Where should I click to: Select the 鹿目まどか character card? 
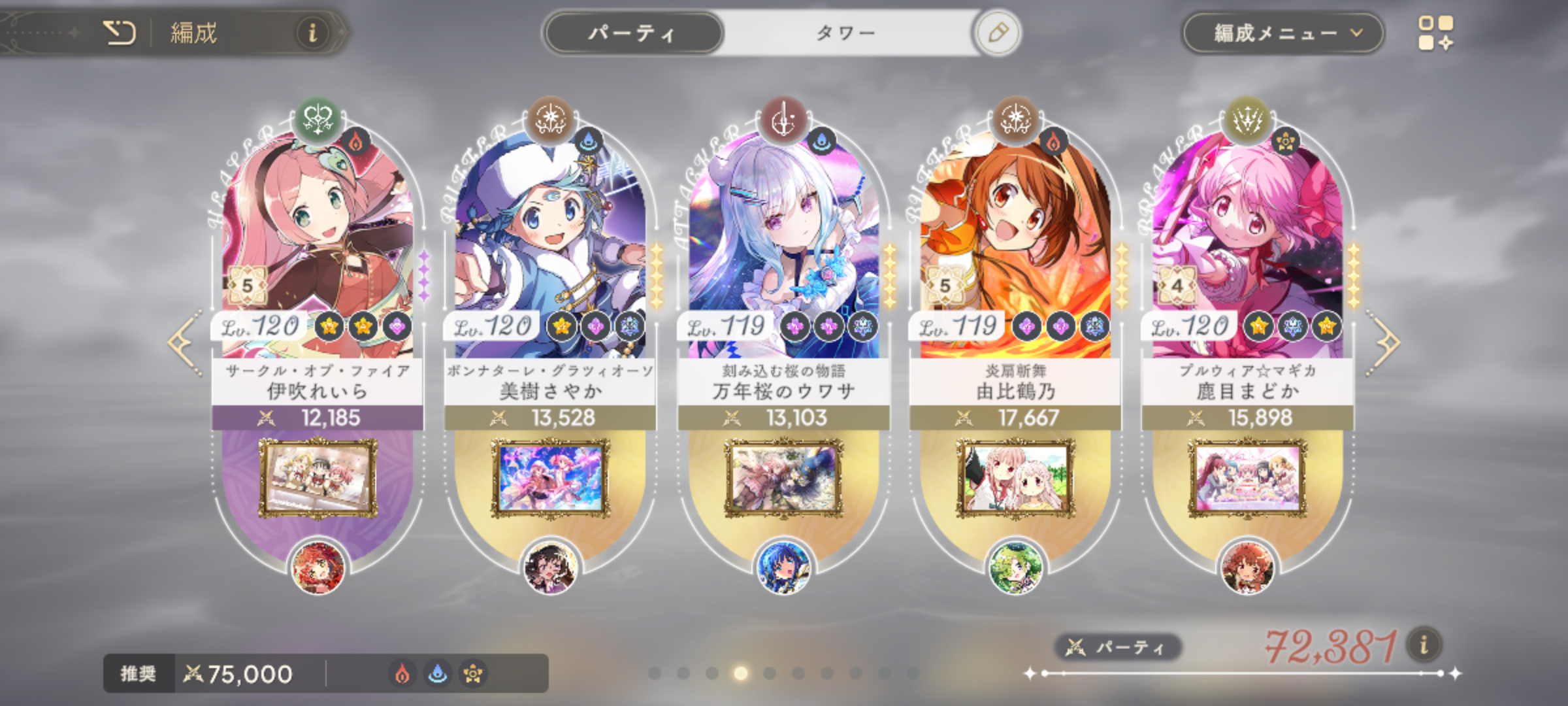[1247, 248]
